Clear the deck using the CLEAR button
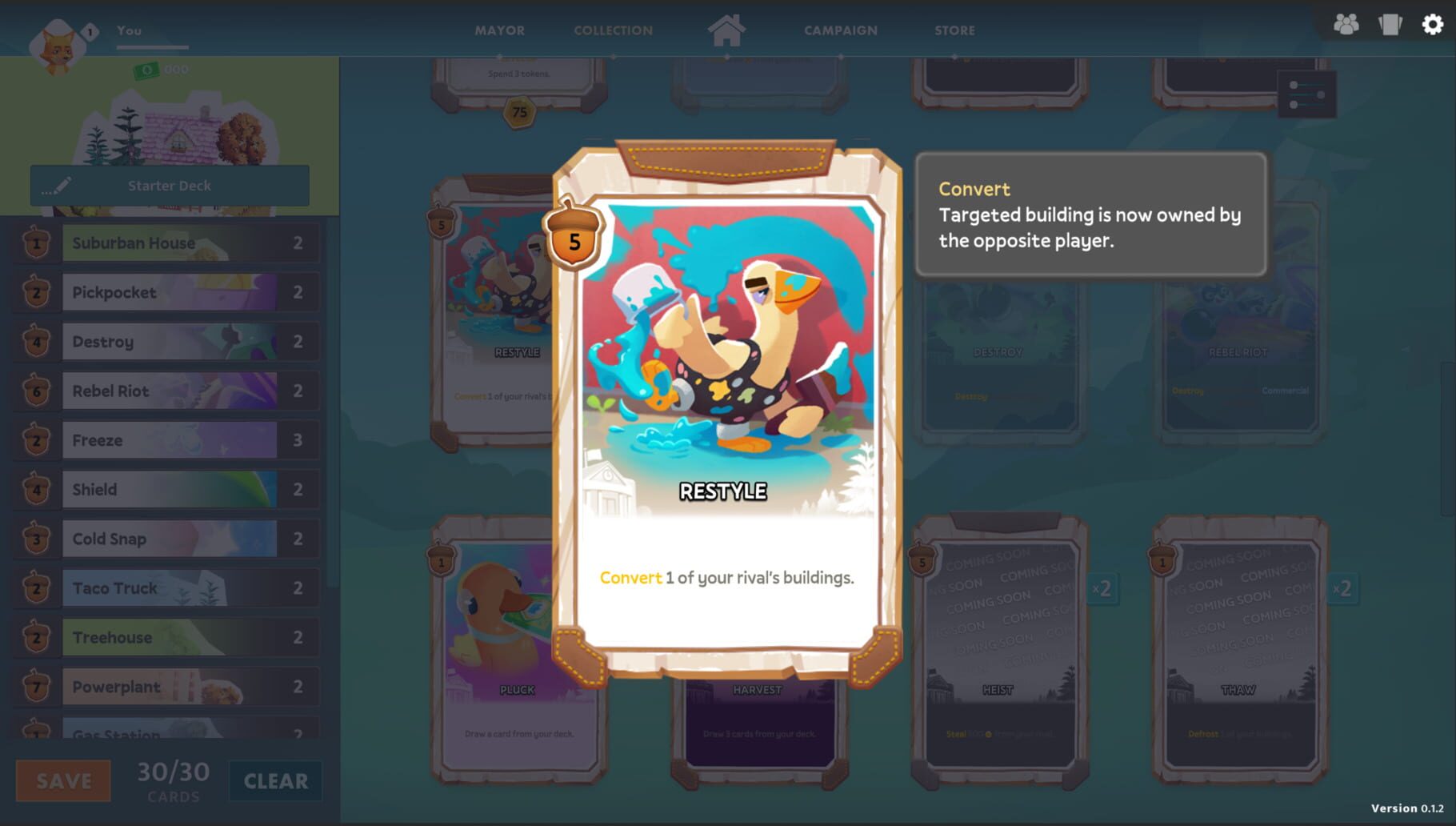Viewport: 1456px width, 826px height. 274,780
